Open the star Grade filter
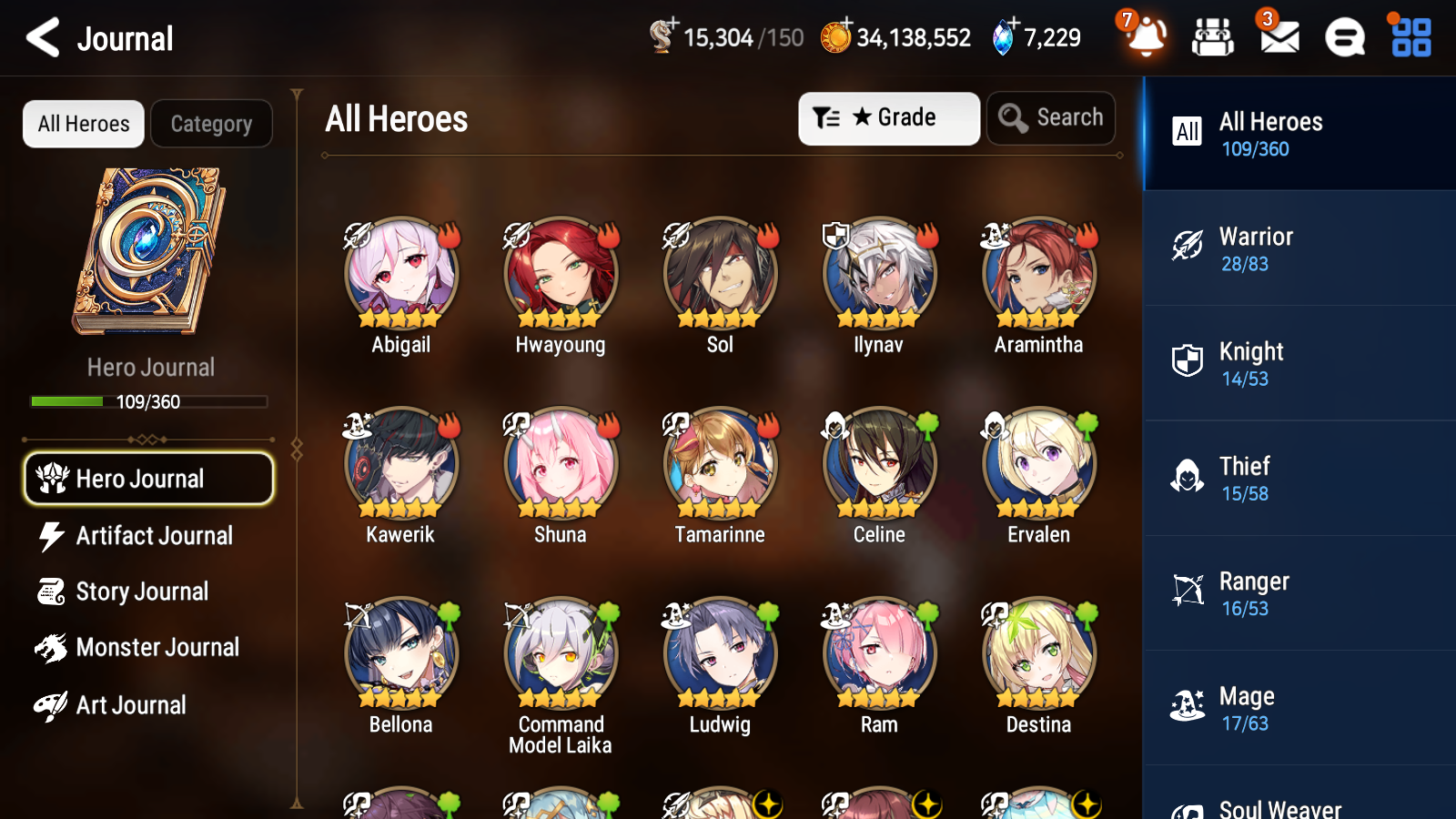 coord(888,117)
